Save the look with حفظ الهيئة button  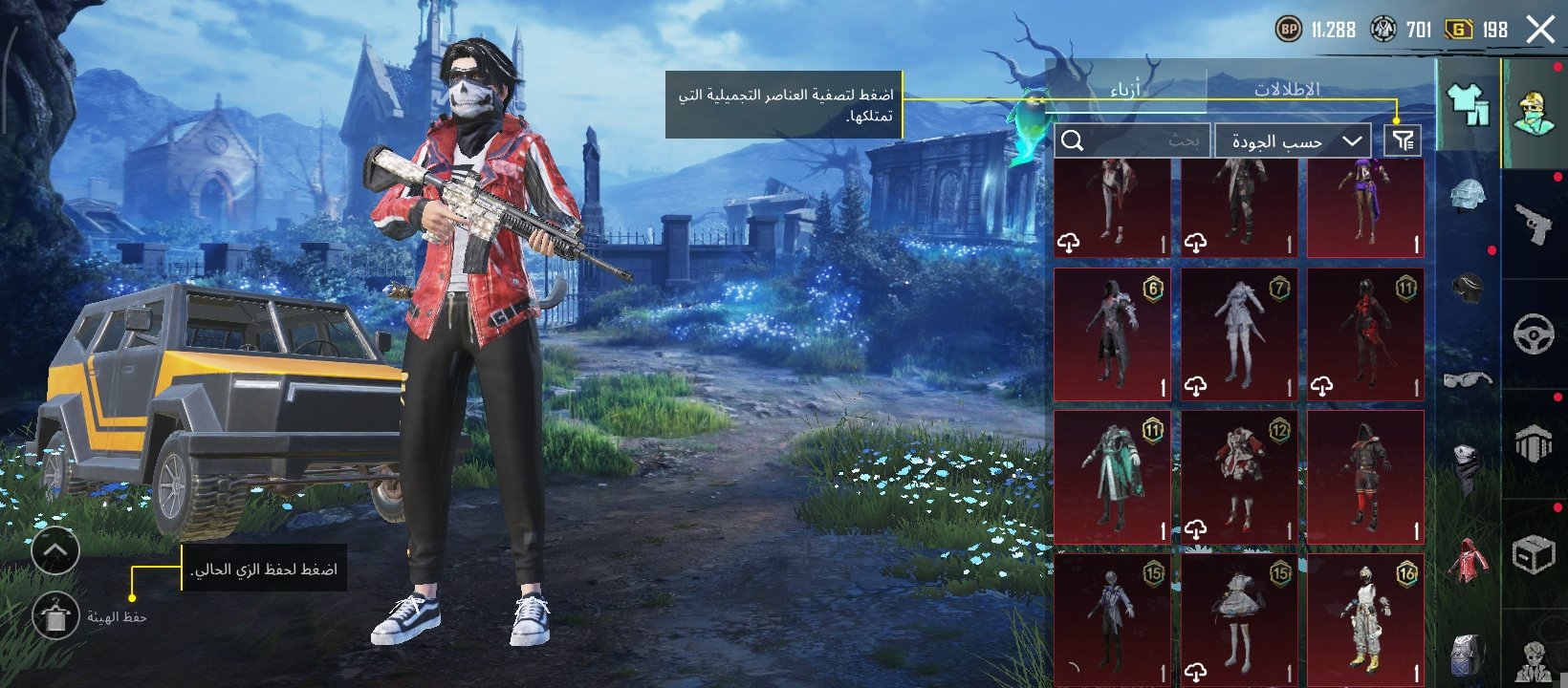click(x=55, y=616)
